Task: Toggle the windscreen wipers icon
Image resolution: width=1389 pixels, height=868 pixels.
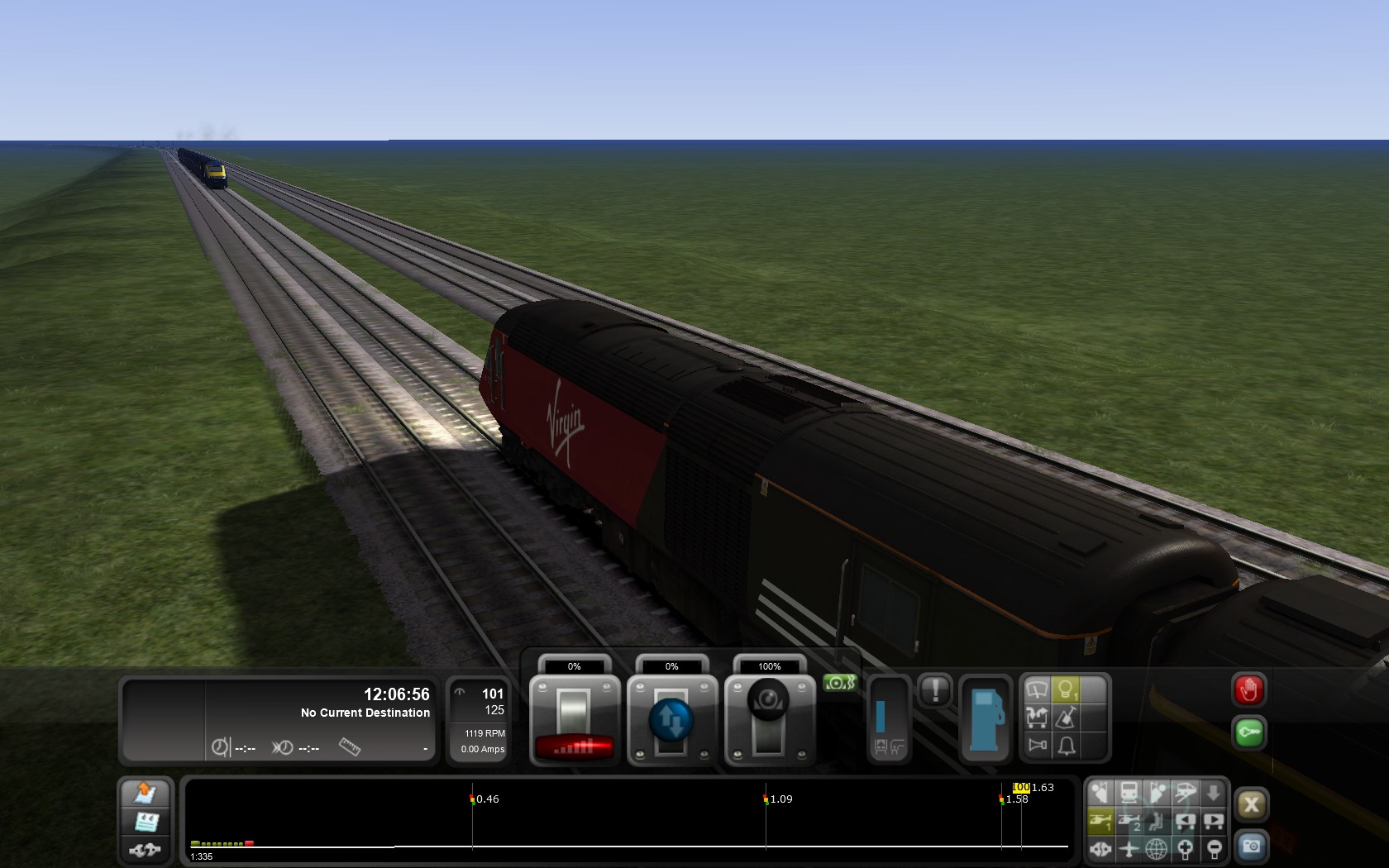Action: coord(1037,689)
